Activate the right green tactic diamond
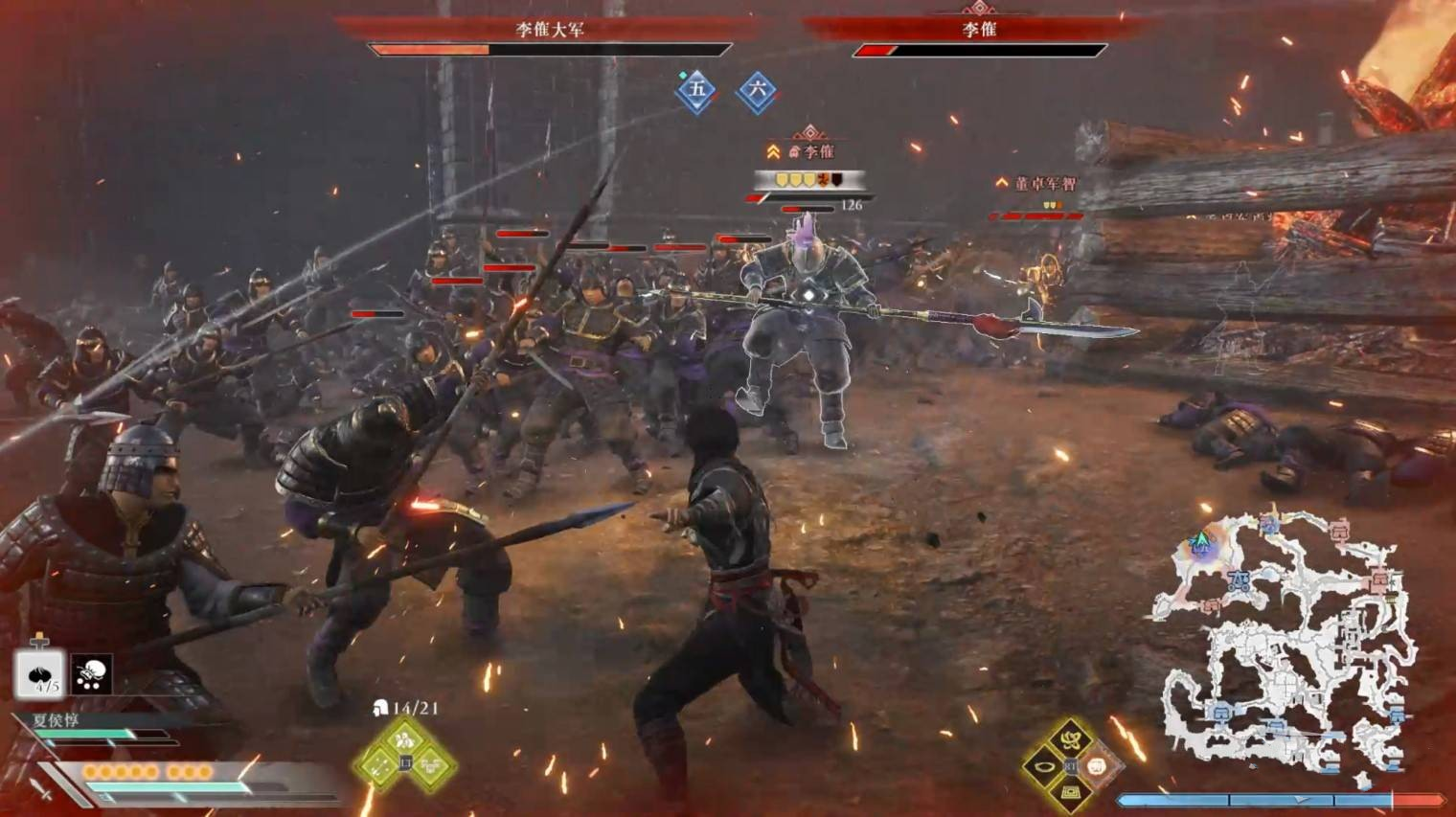Screen dimensions: 1456x817 (432, 764)
